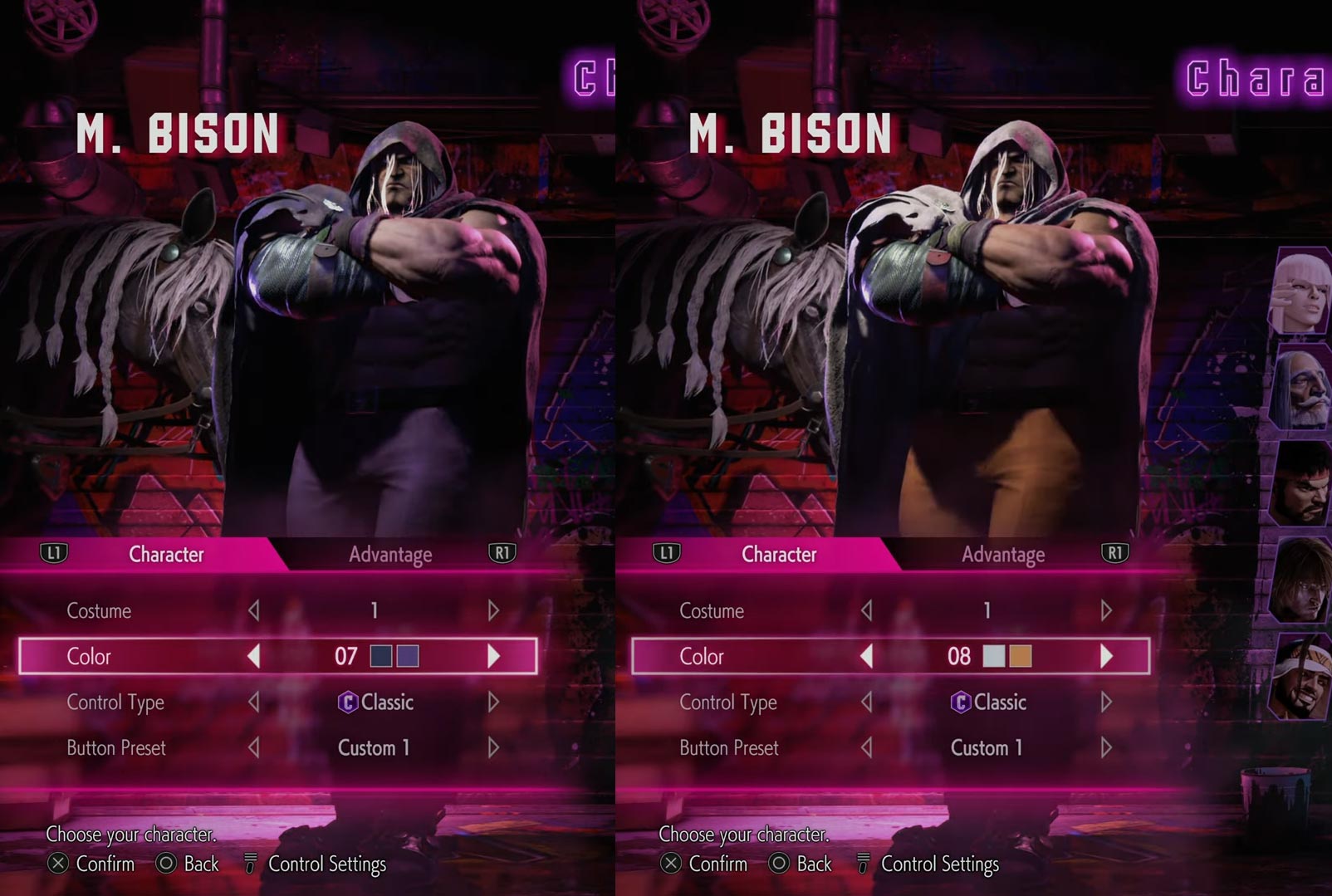The image size is (1332, 896).
Task: Pick the orange swatch of color 08
Action: (1021, 656)
